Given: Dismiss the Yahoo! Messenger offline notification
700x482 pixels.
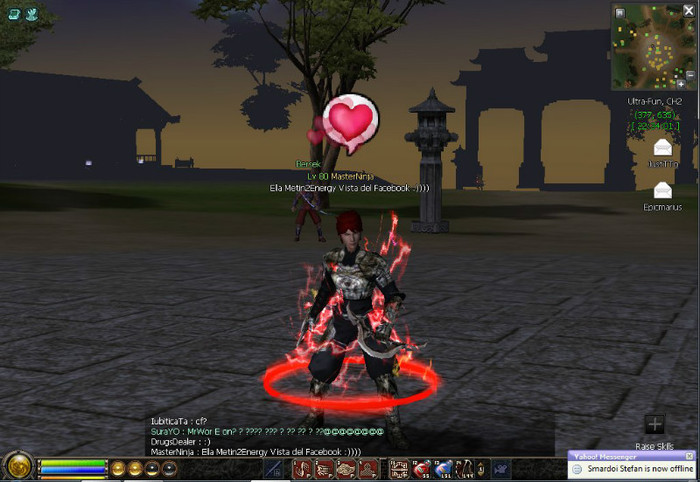Looking at the screenshot, I should click(688, 456).
